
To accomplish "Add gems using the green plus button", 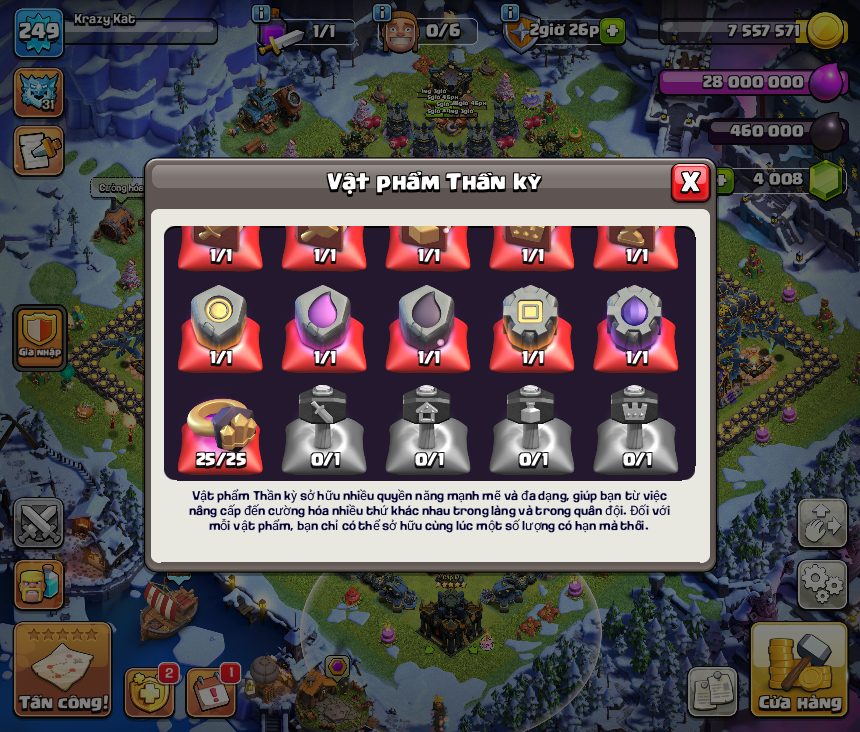I will point(721,181).
